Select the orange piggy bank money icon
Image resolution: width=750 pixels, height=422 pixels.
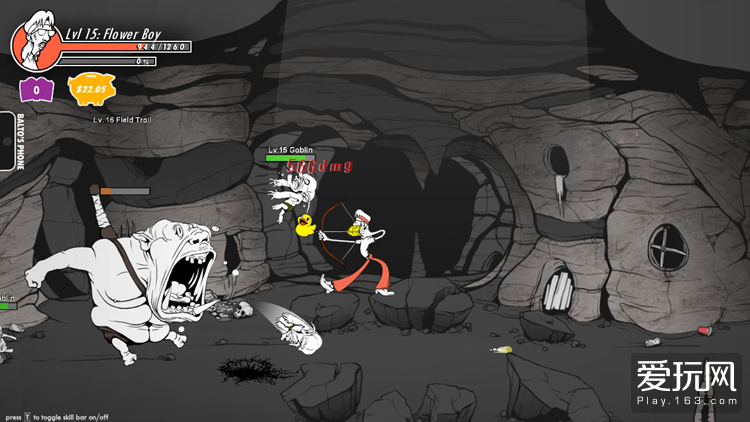tap(93, 89)
